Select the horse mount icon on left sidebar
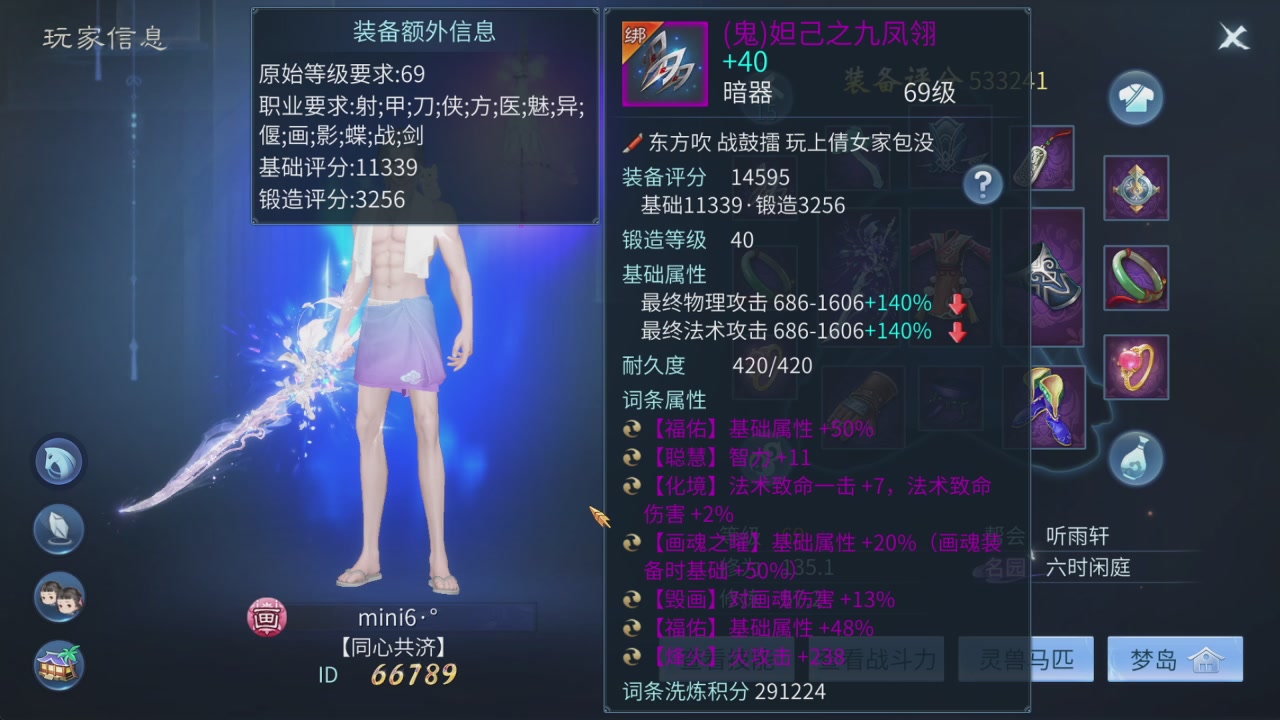Viewport: 1280px width, 720px height. coord(58,461)
